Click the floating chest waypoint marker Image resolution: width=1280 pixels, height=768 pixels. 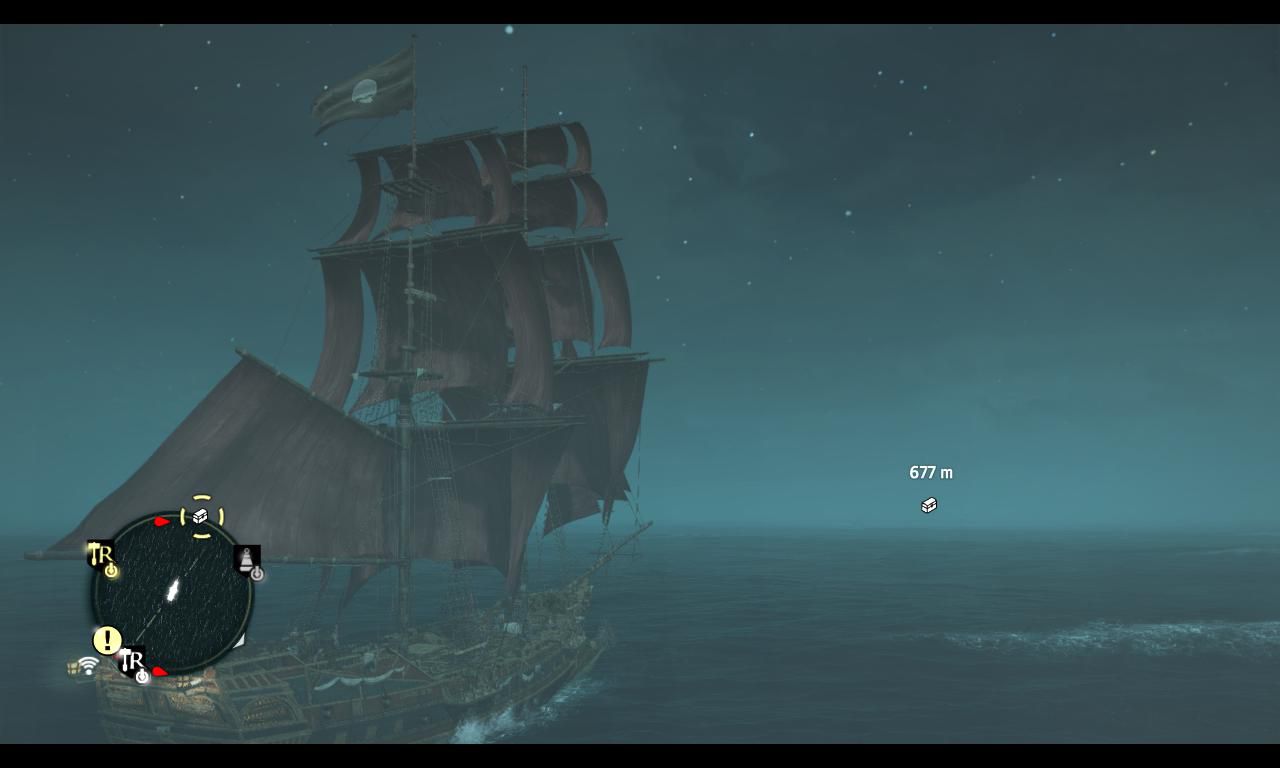click(x=929, y=505)
